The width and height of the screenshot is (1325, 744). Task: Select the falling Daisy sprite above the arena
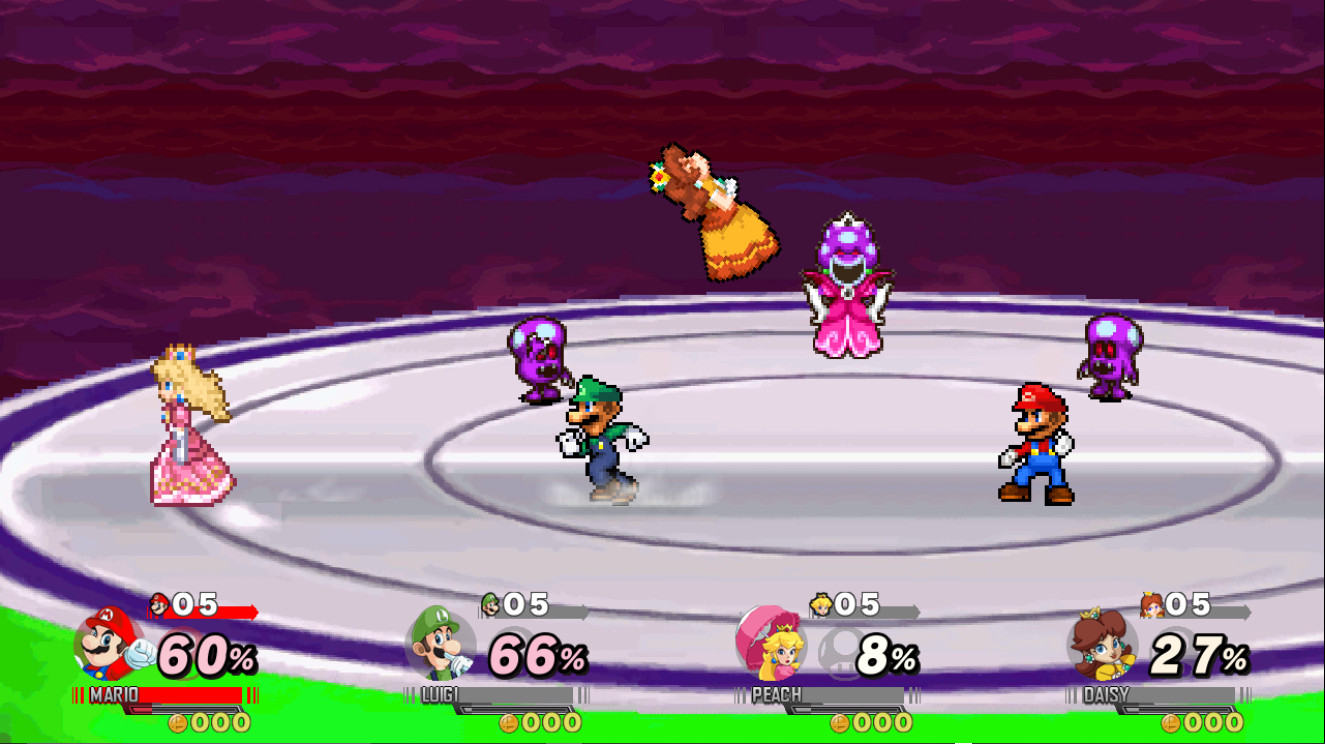[715, 210]
